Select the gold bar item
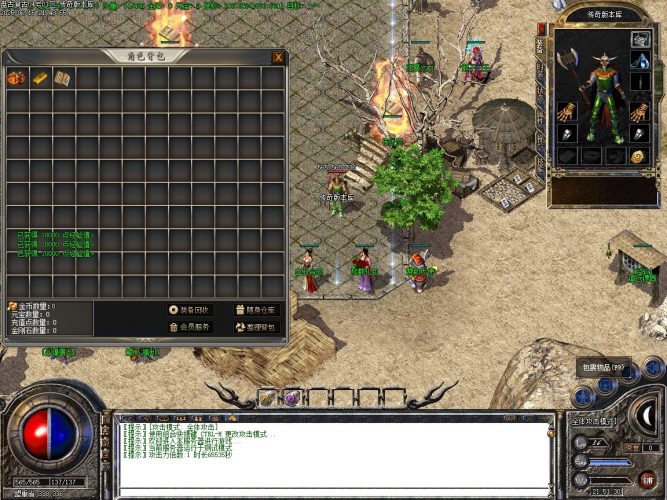The height and width of the screenshot is (500, 667). (x=40, y=77)
